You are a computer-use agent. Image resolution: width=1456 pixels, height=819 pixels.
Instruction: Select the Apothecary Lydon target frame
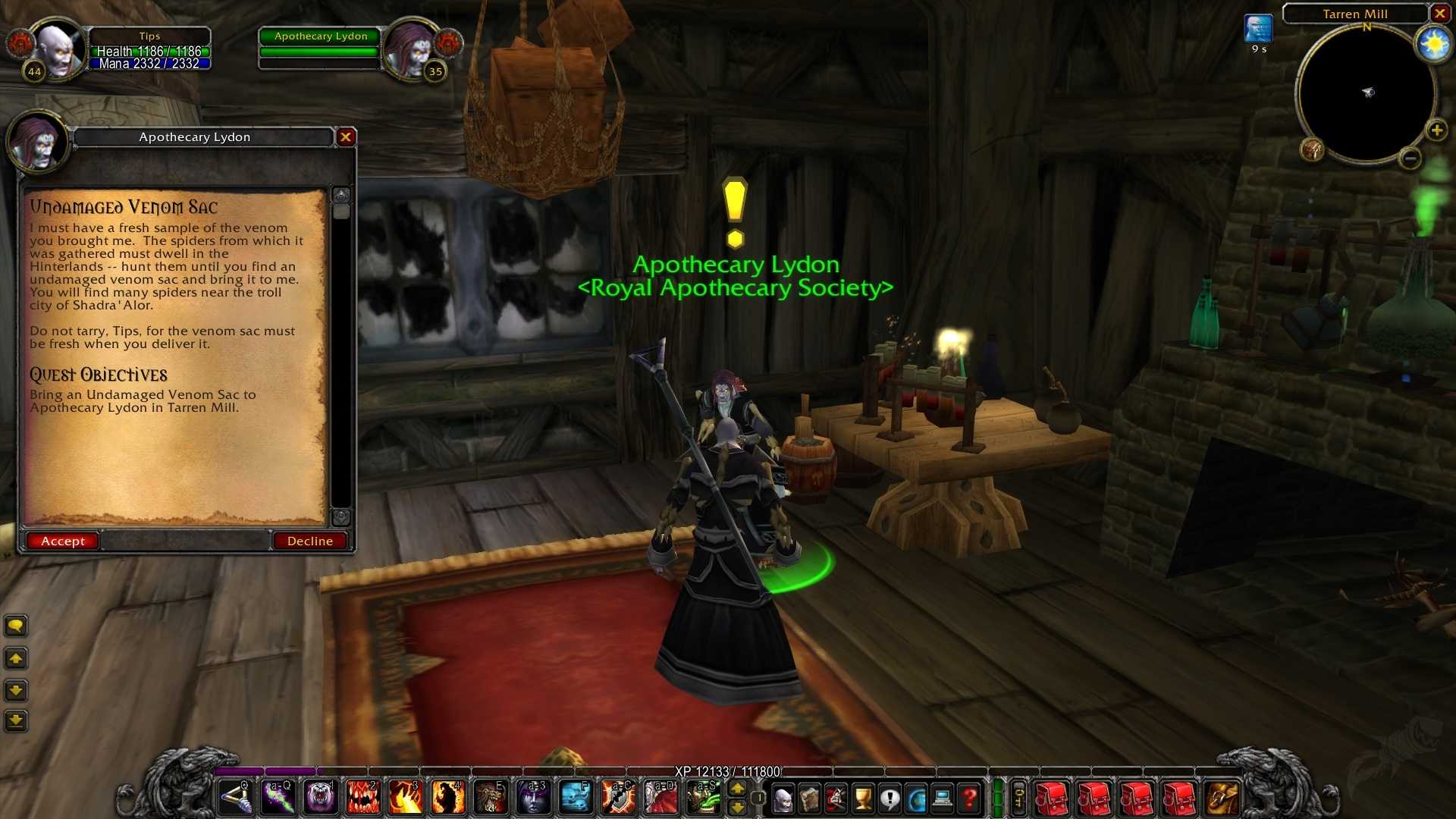(x=319, y=47)
